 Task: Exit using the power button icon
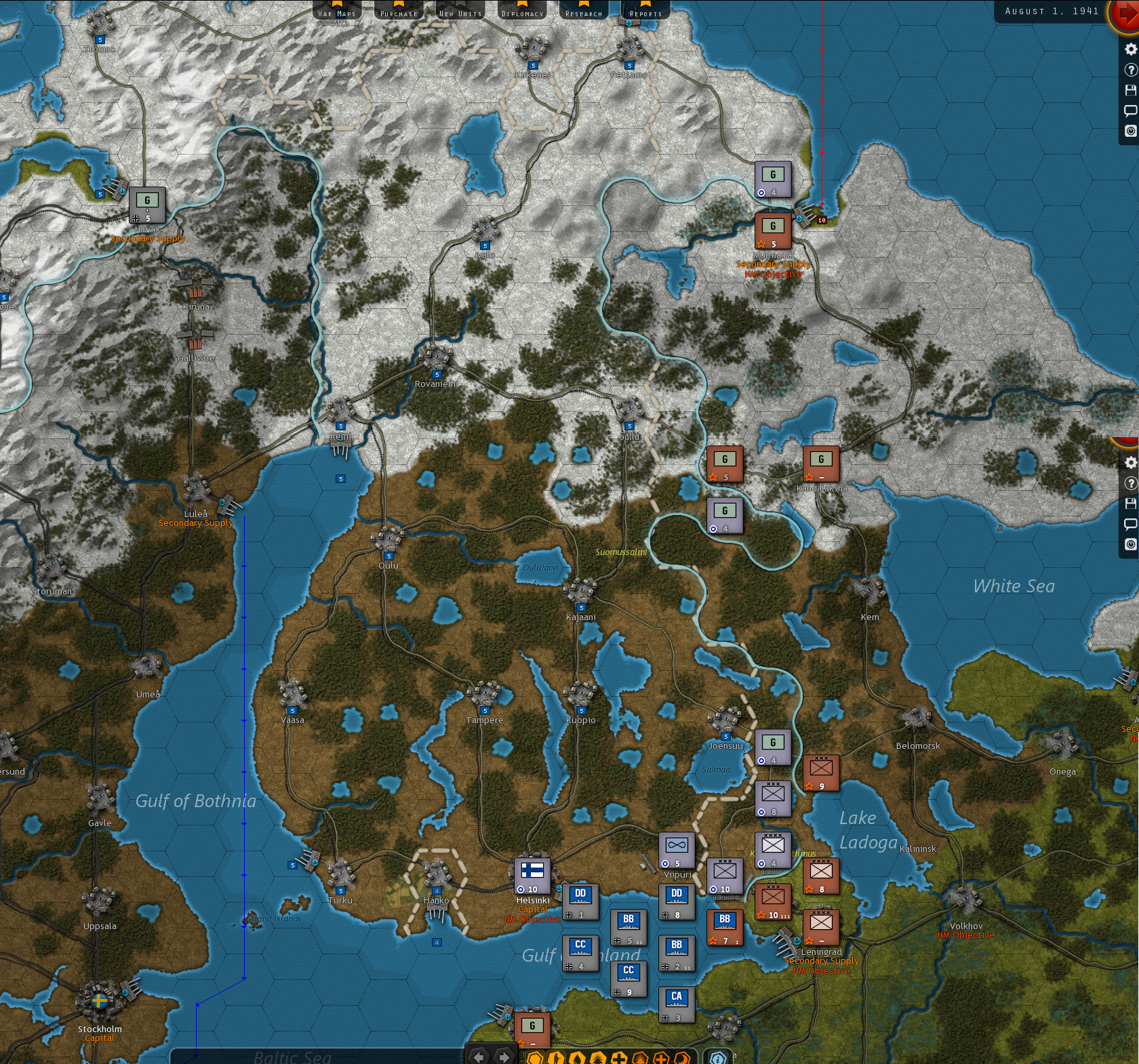(x=1130, y=129)
